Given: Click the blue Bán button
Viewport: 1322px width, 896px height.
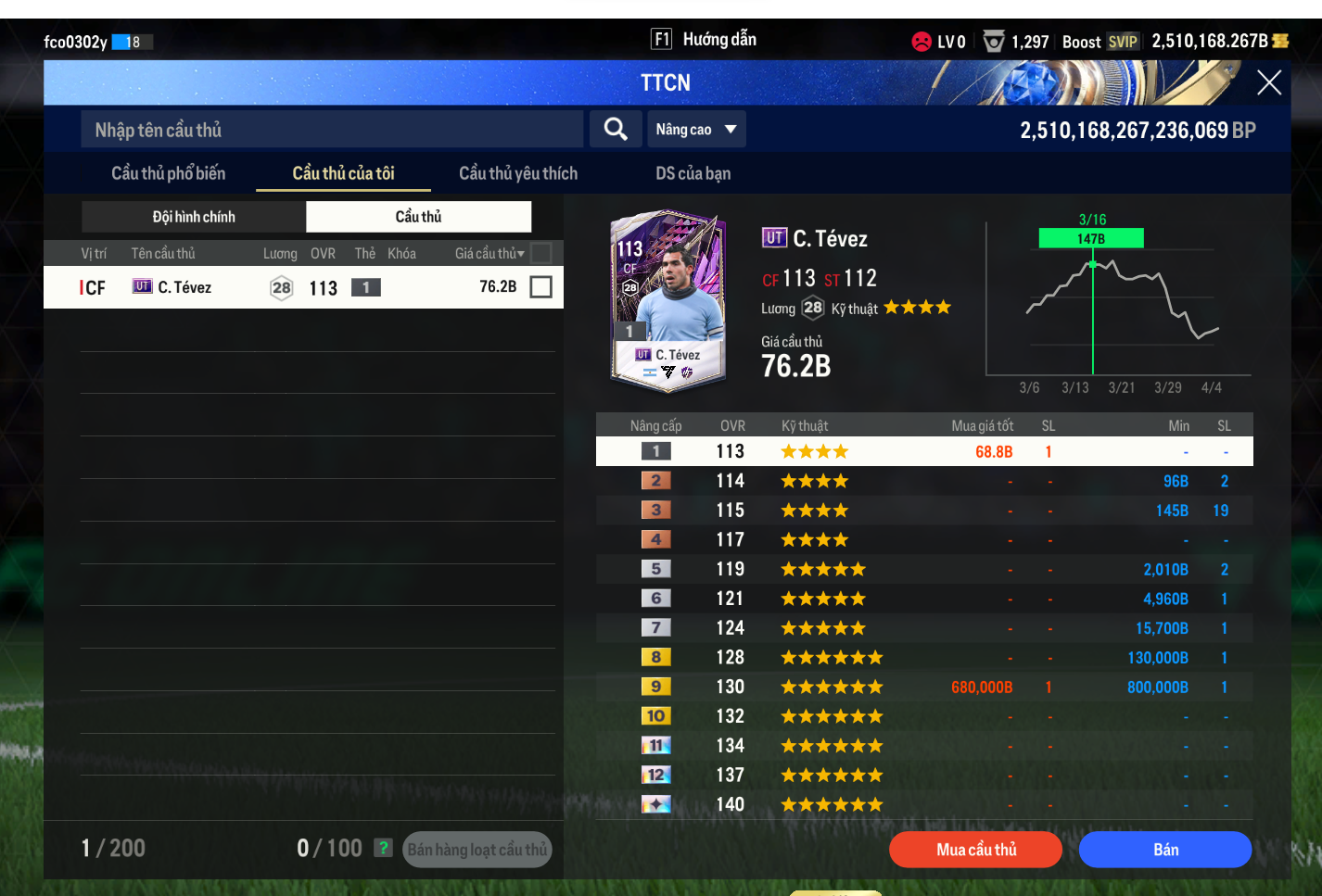Looking at the screenshot, I should click(x=1164, y=850).
